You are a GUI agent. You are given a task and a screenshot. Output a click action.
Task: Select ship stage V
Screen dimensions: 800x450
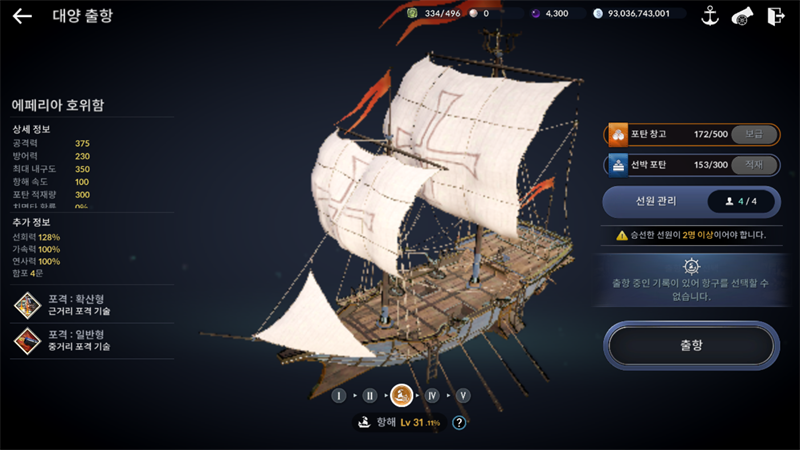point(463,396)
